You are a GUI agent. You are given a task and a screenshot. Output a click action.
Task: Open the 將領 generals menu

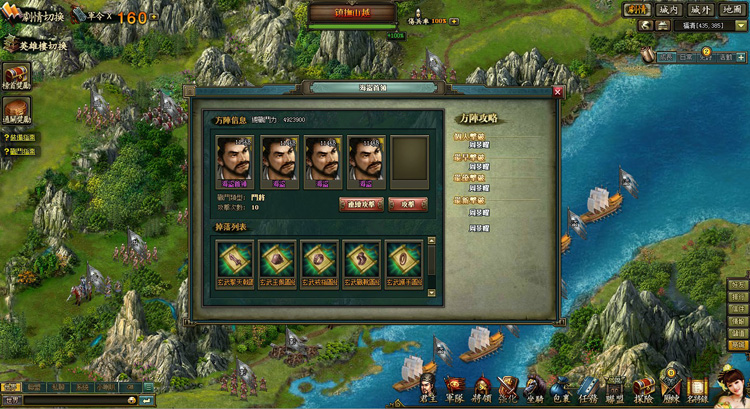pos(482,387)
